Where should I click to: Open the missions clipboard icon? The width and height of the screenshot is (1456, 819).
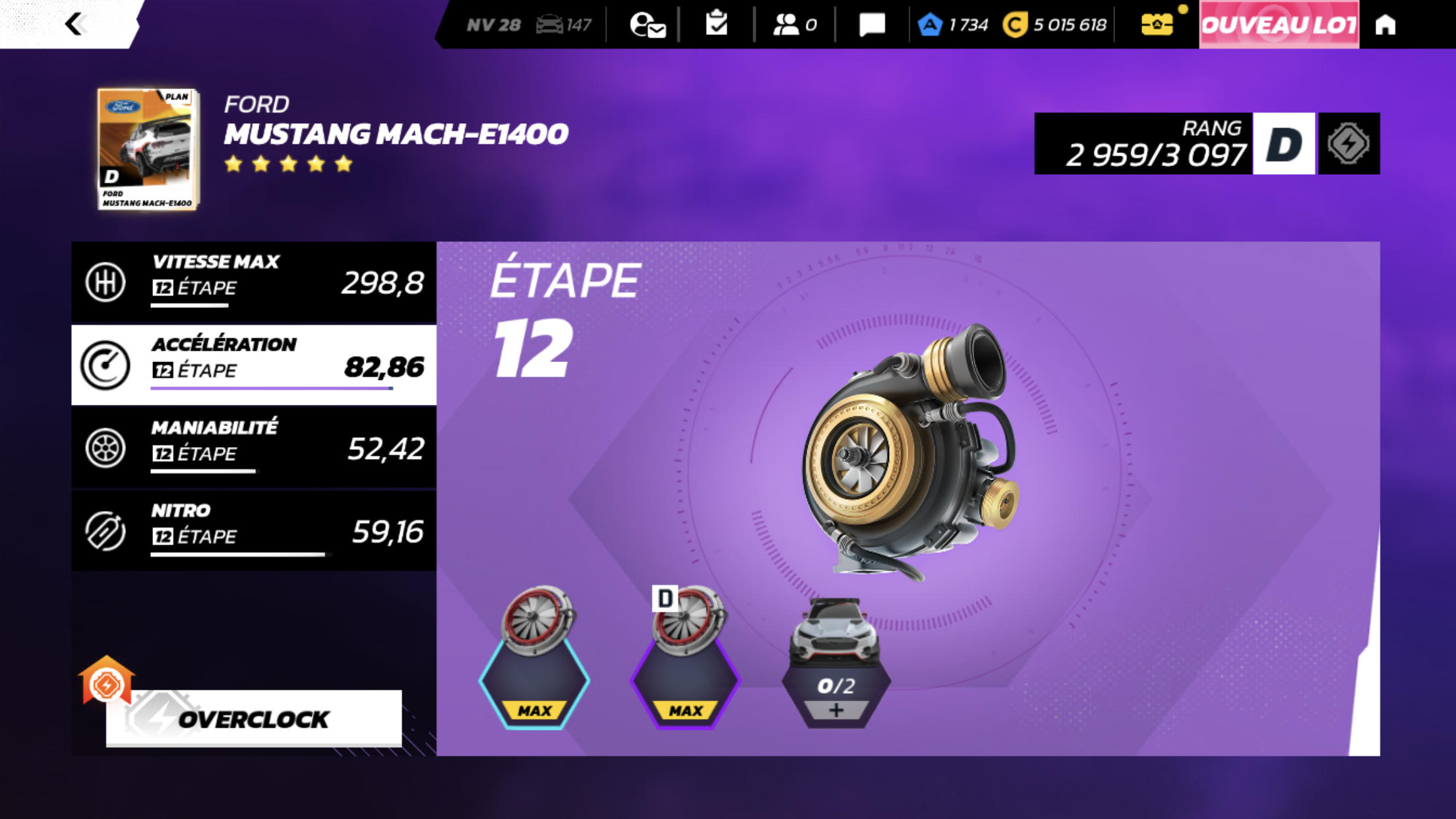716,24
